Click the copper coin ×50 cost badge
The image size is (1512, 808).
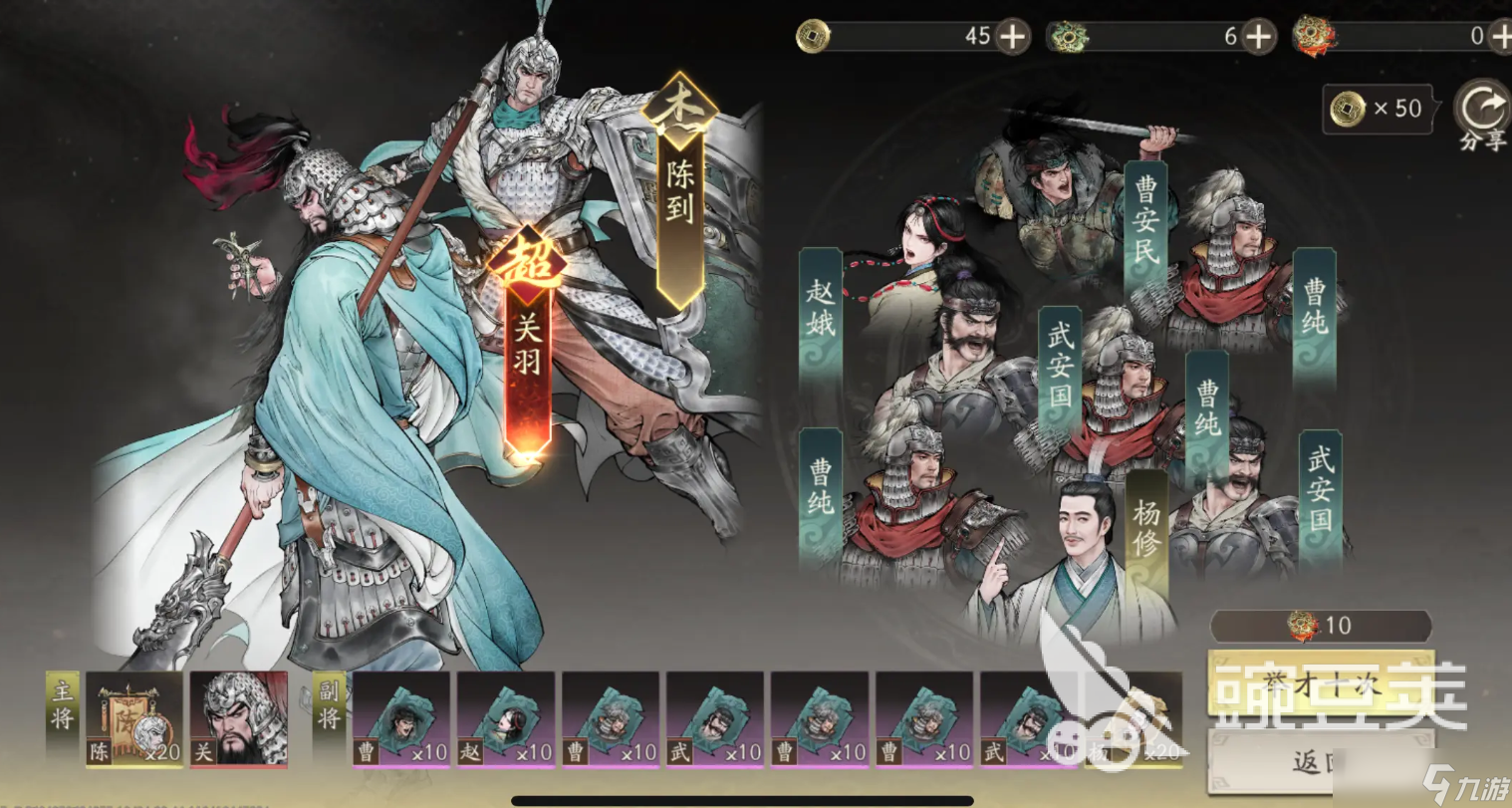(x=1378, y=110)
